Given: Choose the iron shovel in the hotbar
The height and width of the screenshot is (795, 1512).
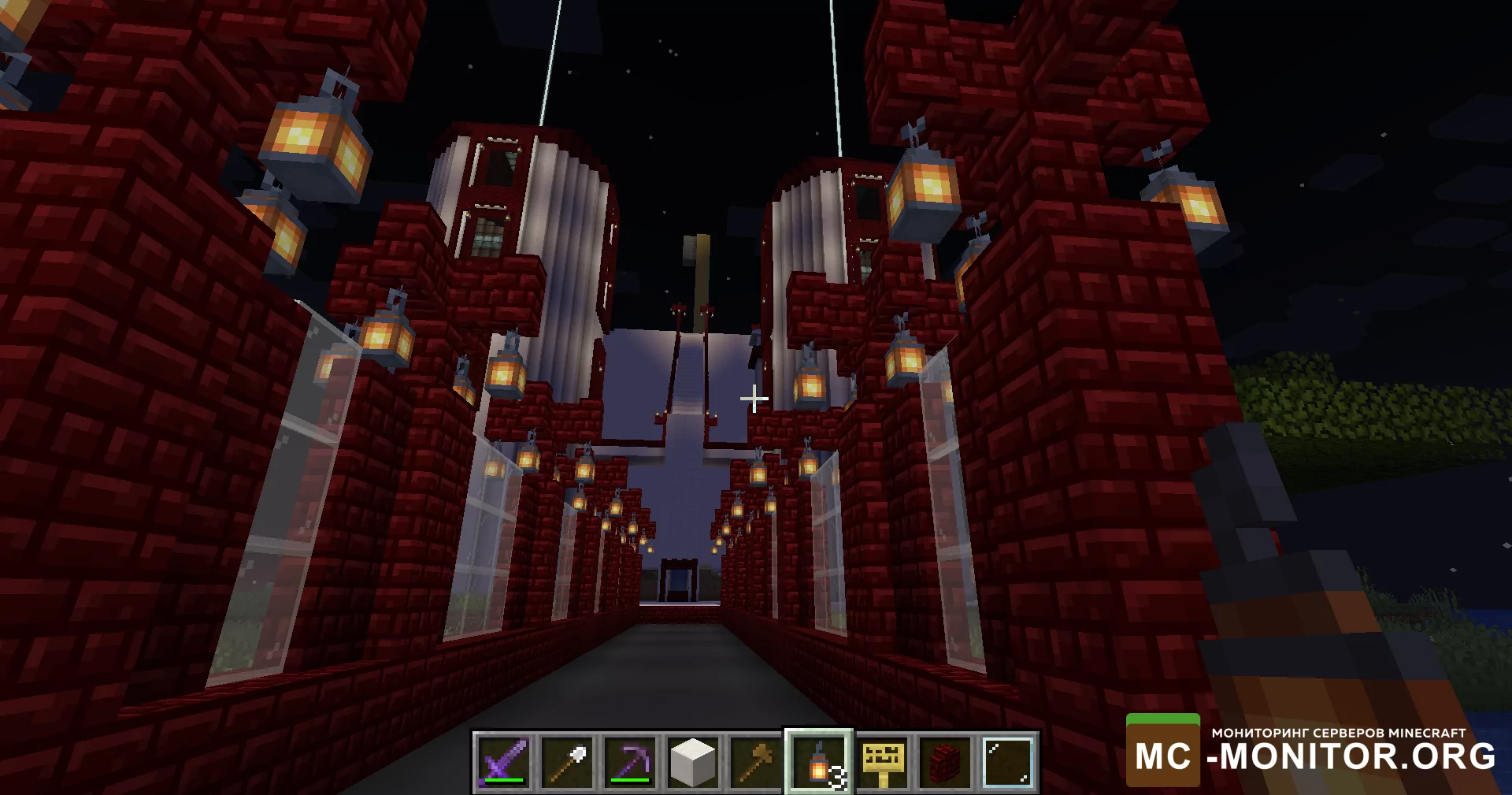Looking at the screenshot, I should 567,761.
